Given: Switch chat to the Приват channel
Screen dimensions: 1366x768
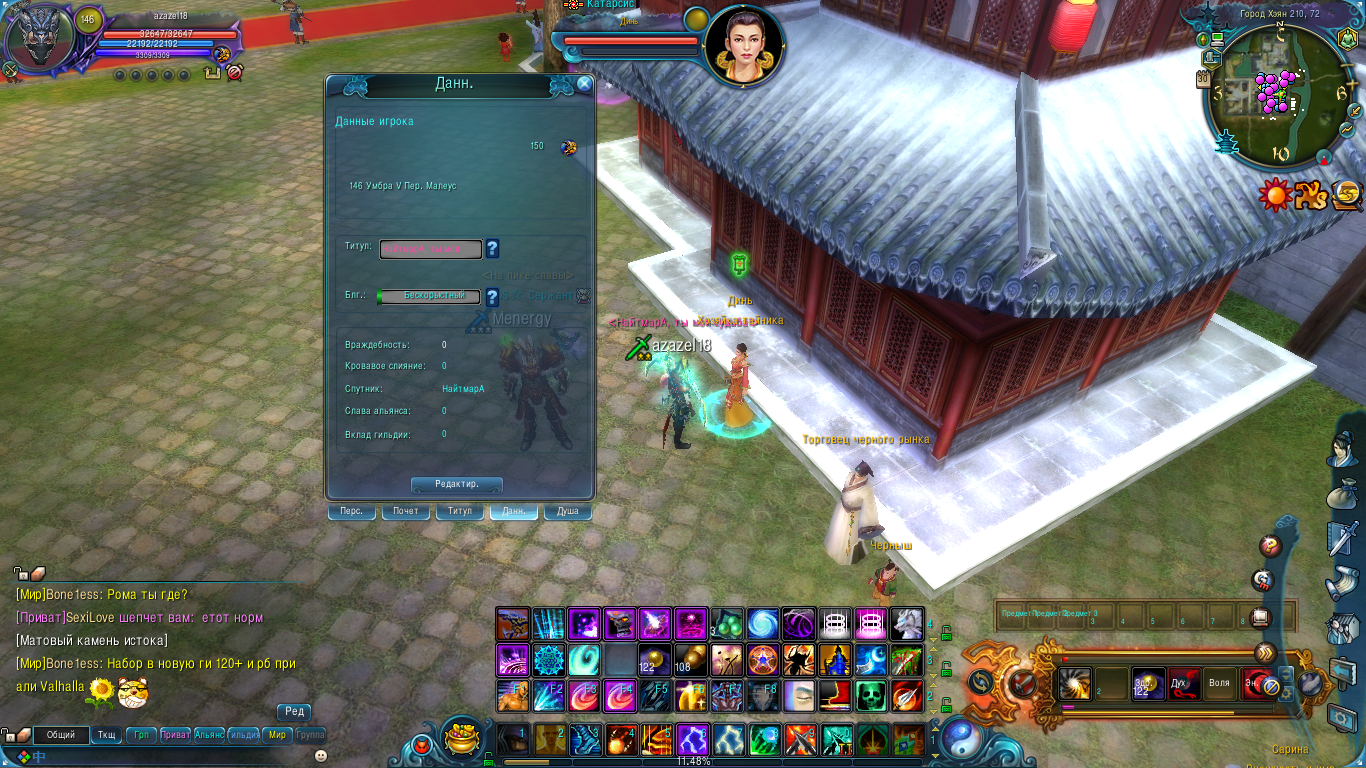Looking at the screenshot, I should (x=175, y=735).
